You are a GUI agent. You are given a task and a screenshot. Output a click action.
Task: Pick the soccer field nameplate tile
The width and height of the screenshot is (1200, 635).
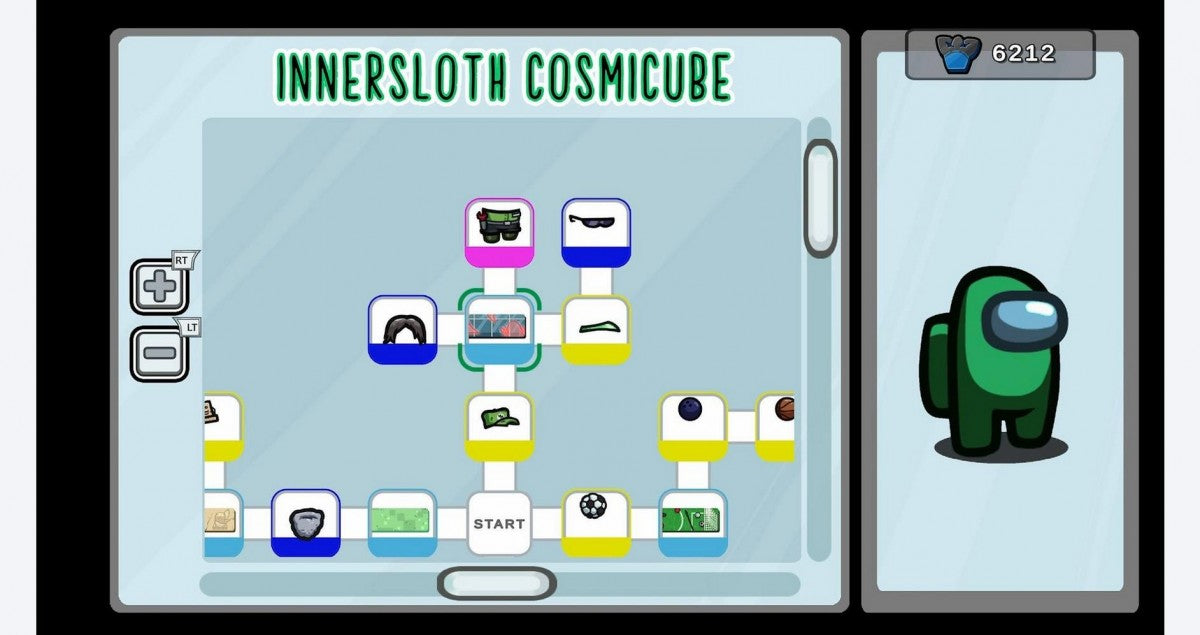coord(692,521)
